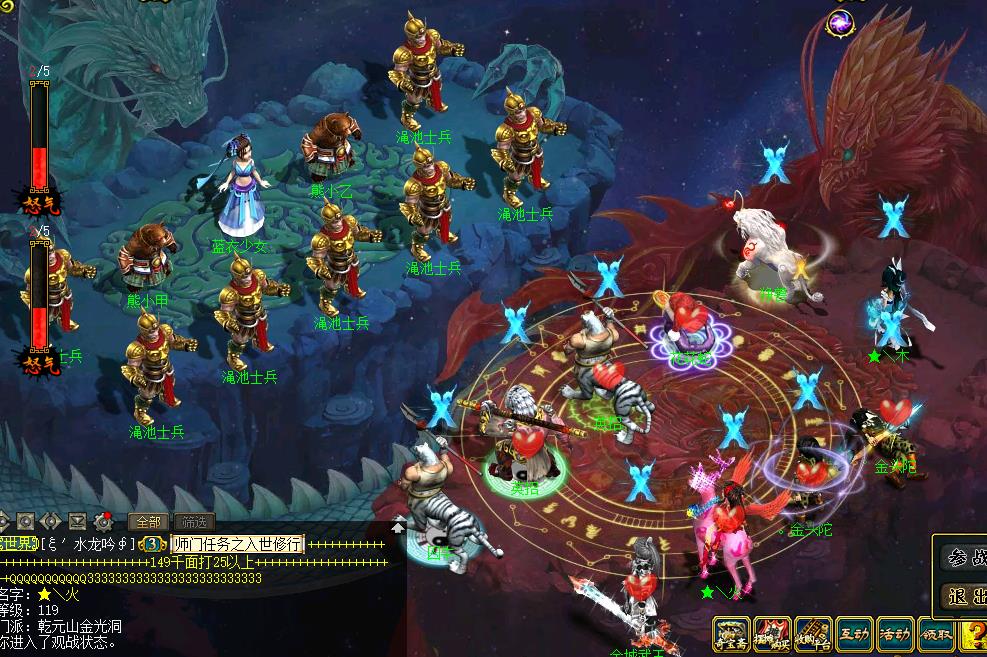The height and width of the screenshot is (657, 987).
Task: Switch chat to the 筛选 filter tab
Action: click(x=194, y=522)
